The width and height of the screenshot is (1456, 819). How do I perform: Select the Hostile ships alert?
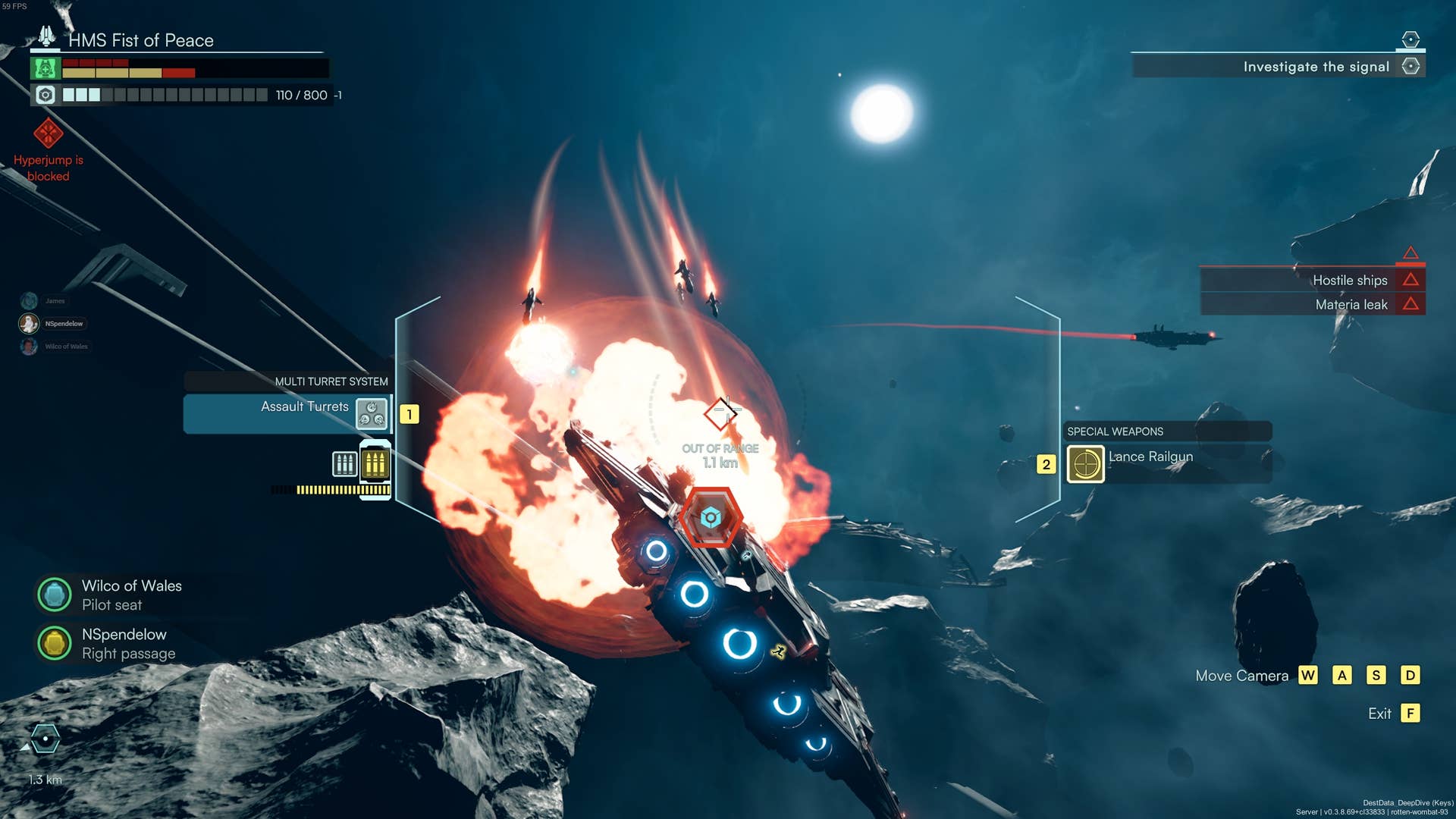coord(1350,280)
